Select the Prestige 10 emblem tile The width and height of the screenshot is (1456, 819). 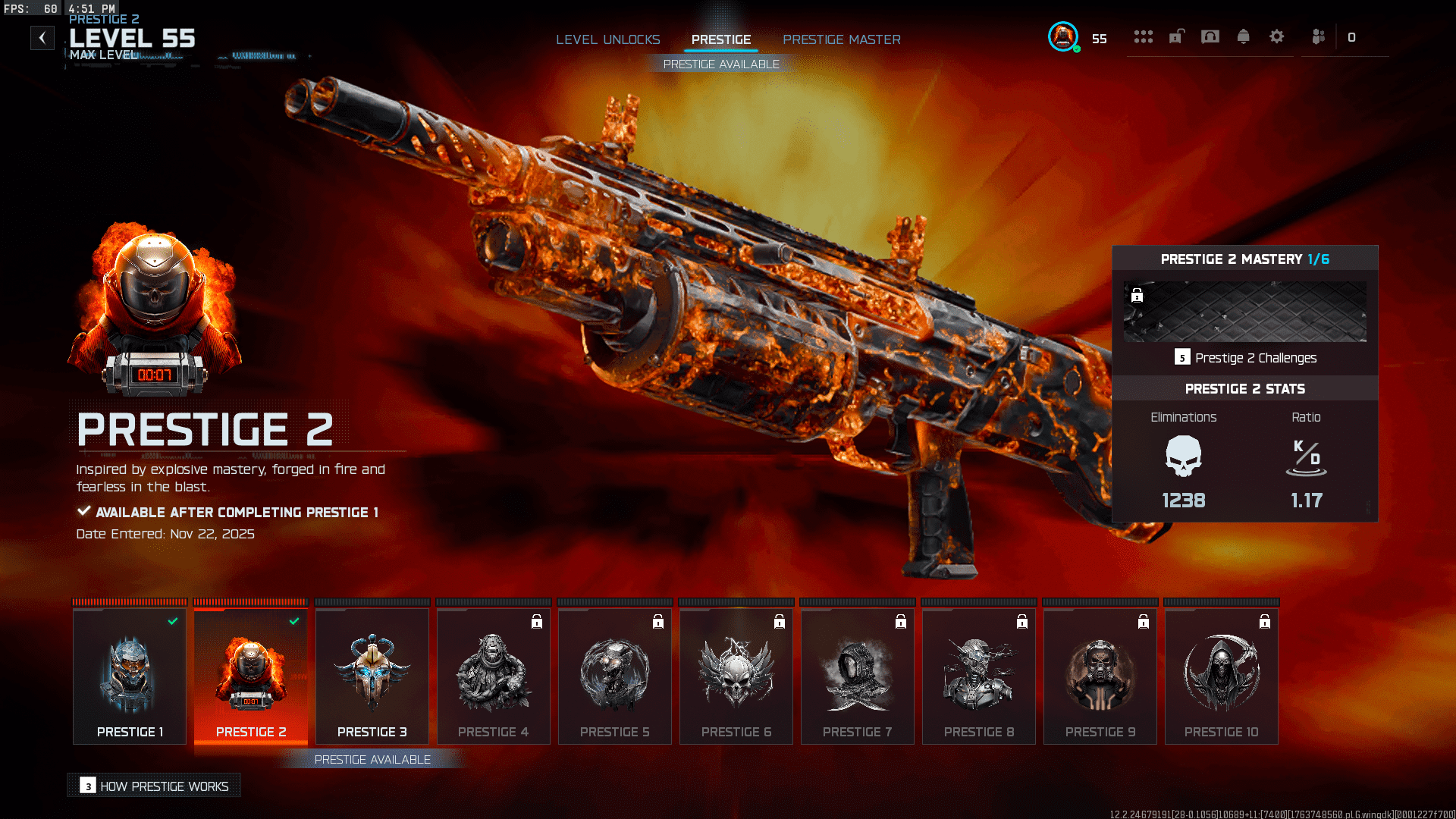(1221, 675)
